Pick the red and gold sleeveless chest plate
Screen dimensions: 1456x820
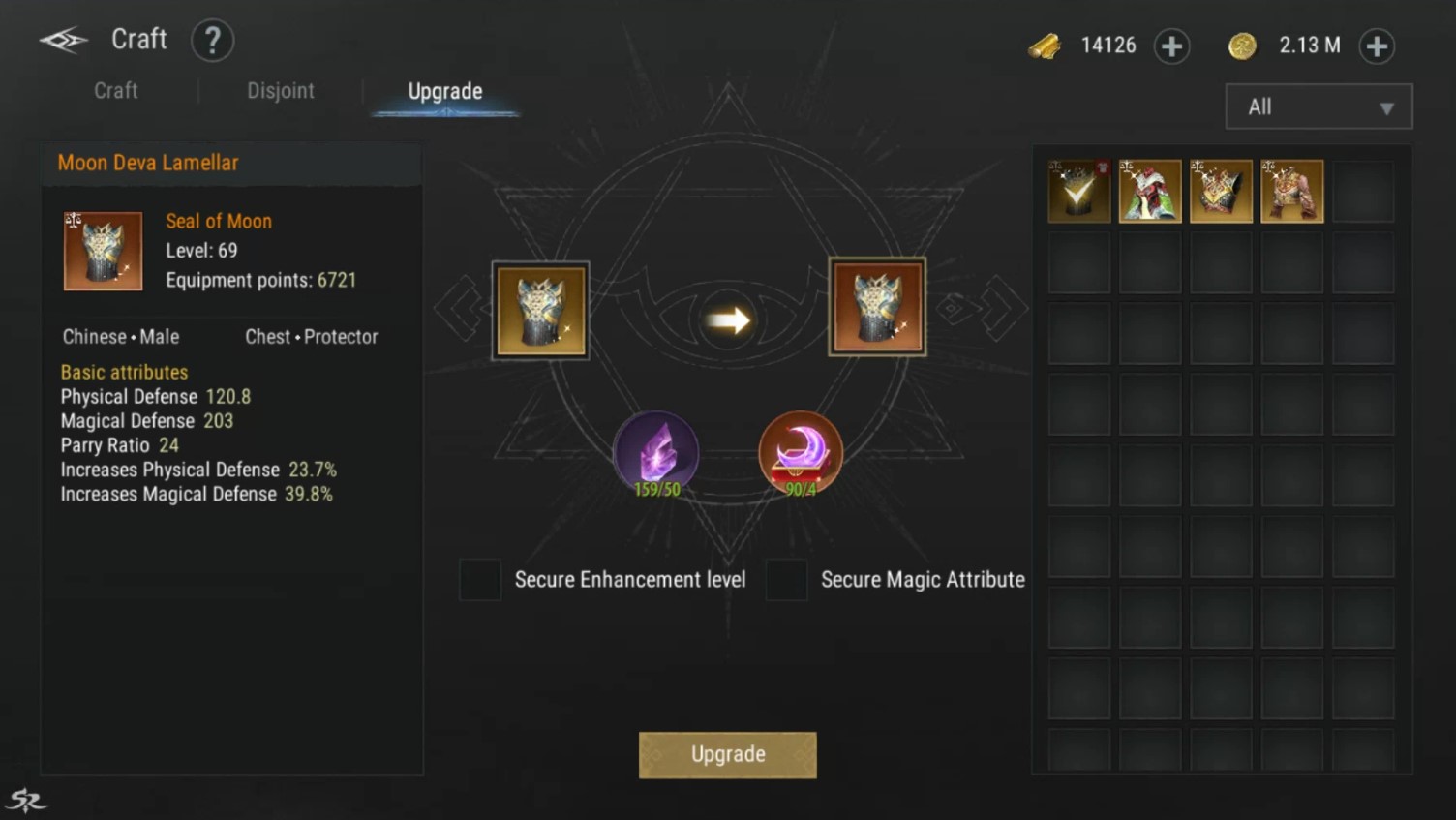tap(1221, 192)
